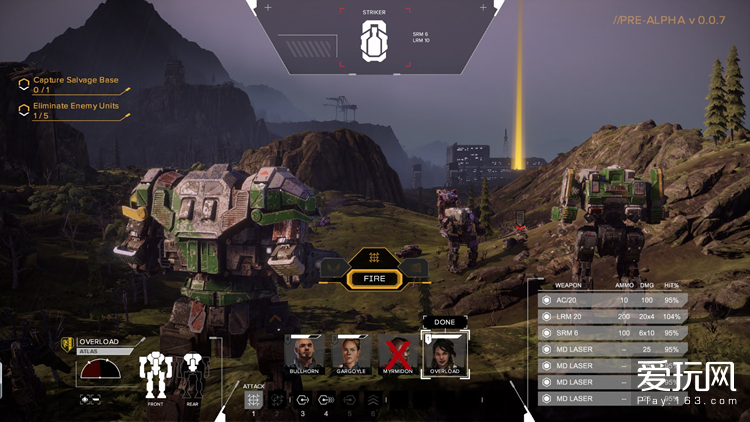This screenshot has width=750, height=422.
Task: Select the Overload pilot portrait
Action: pyautogui.click(x=443, y=354)
